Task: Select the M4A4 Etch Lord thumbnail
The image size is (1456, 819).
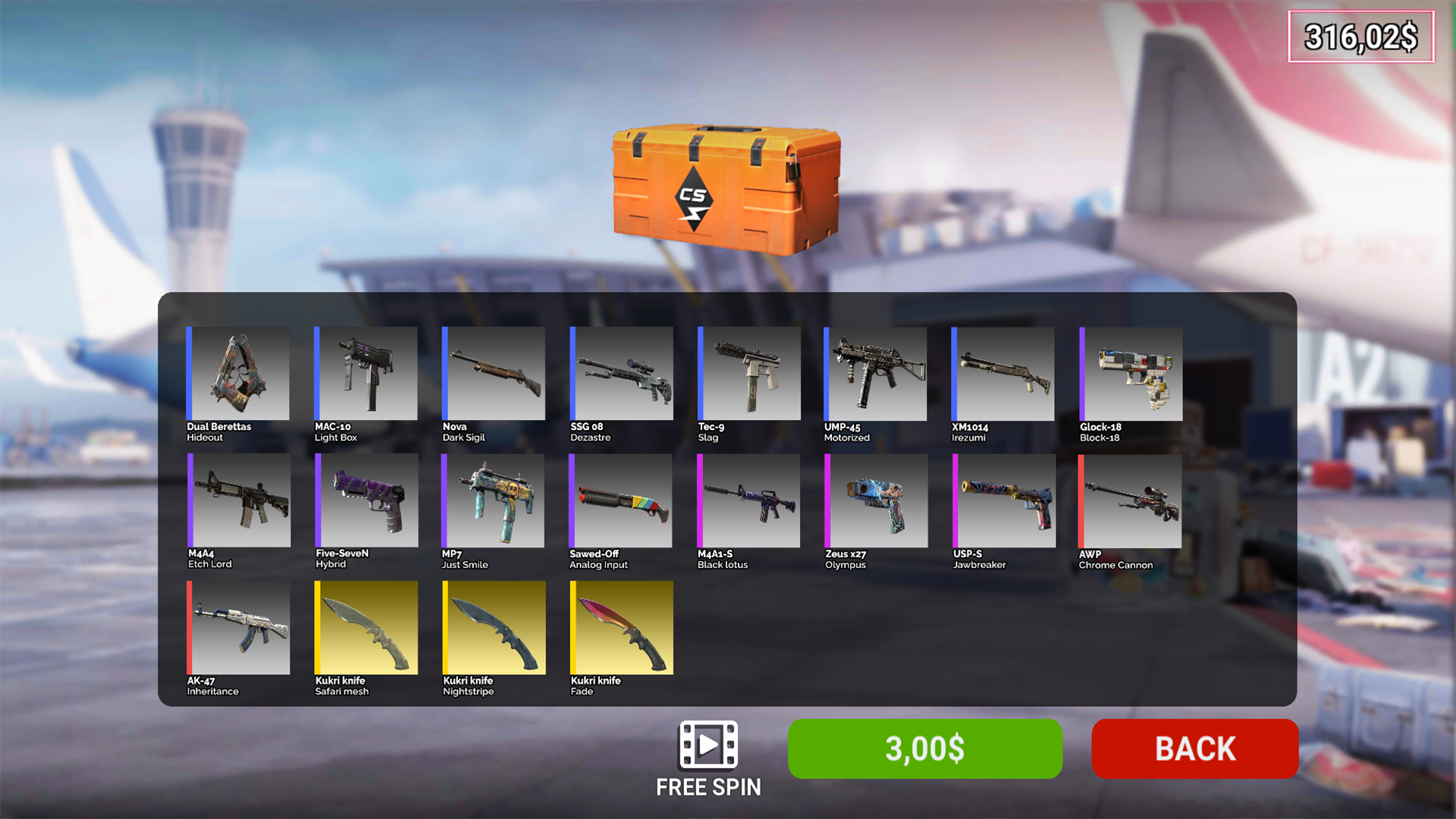Action: 237,500
